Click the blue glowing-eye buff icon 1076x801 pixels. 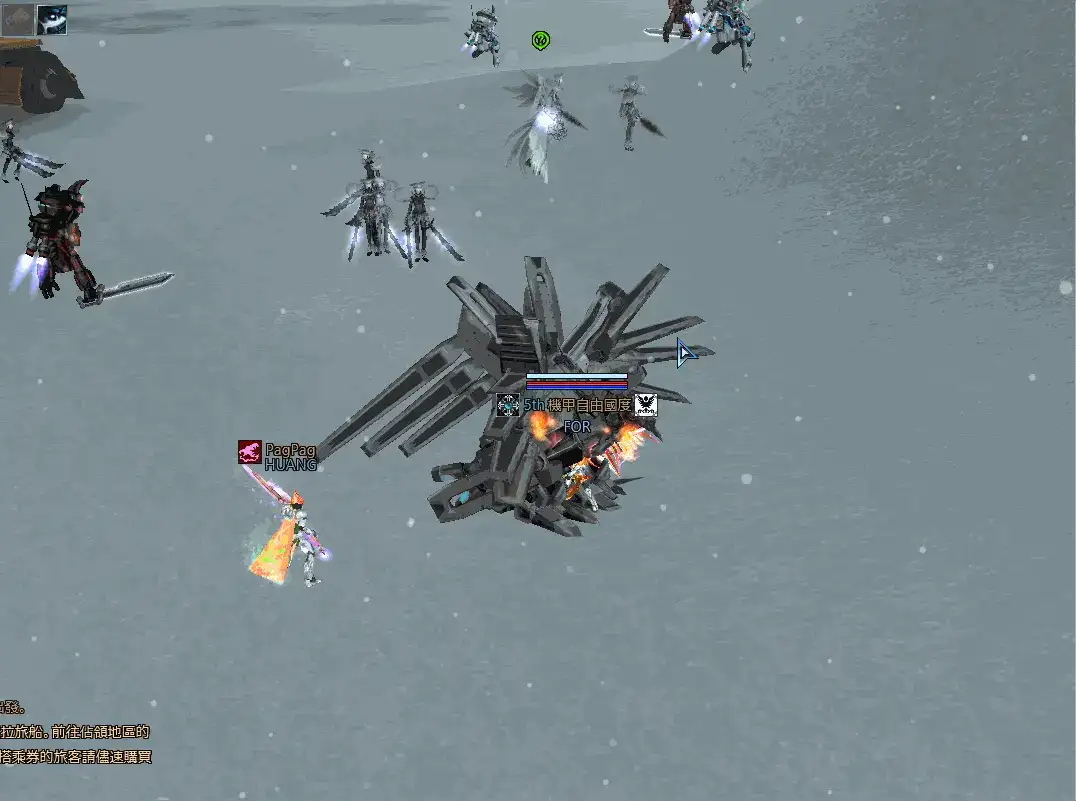tap(52, 20)
